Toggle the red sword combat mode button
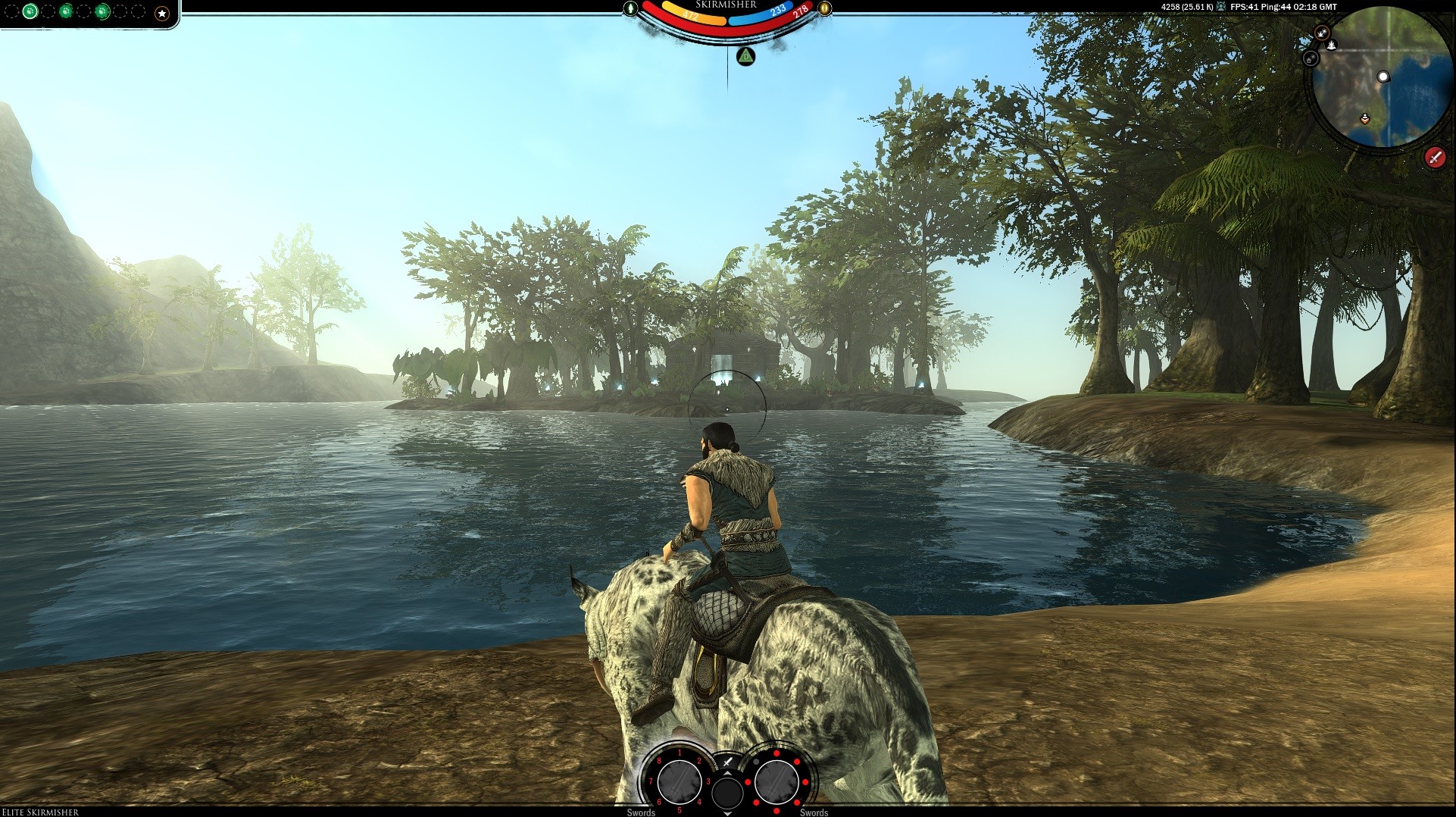Screen dimensions: 1456x817 [1435, 158]
